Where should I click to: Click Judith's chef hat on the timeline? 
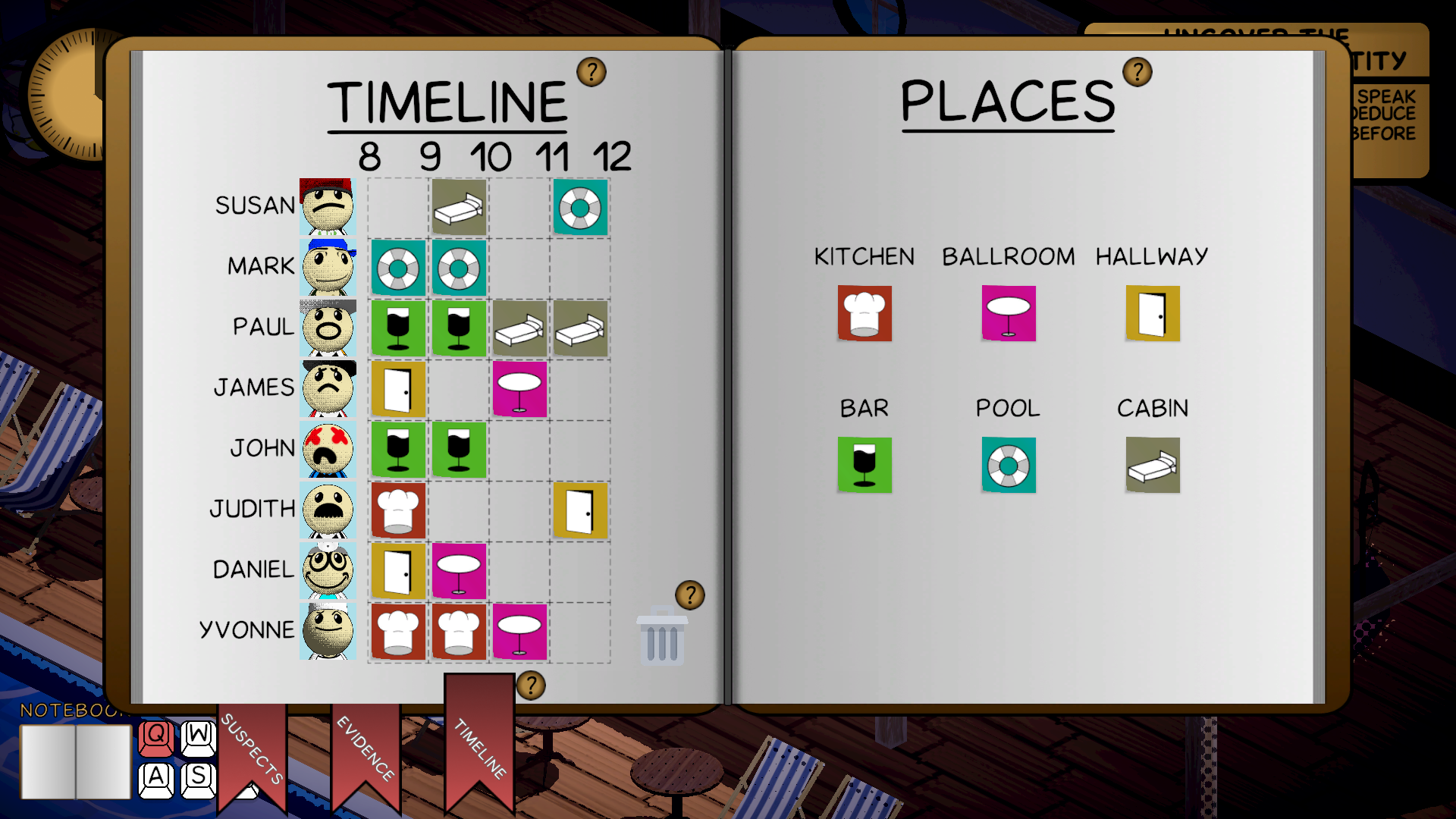point(398,510)
